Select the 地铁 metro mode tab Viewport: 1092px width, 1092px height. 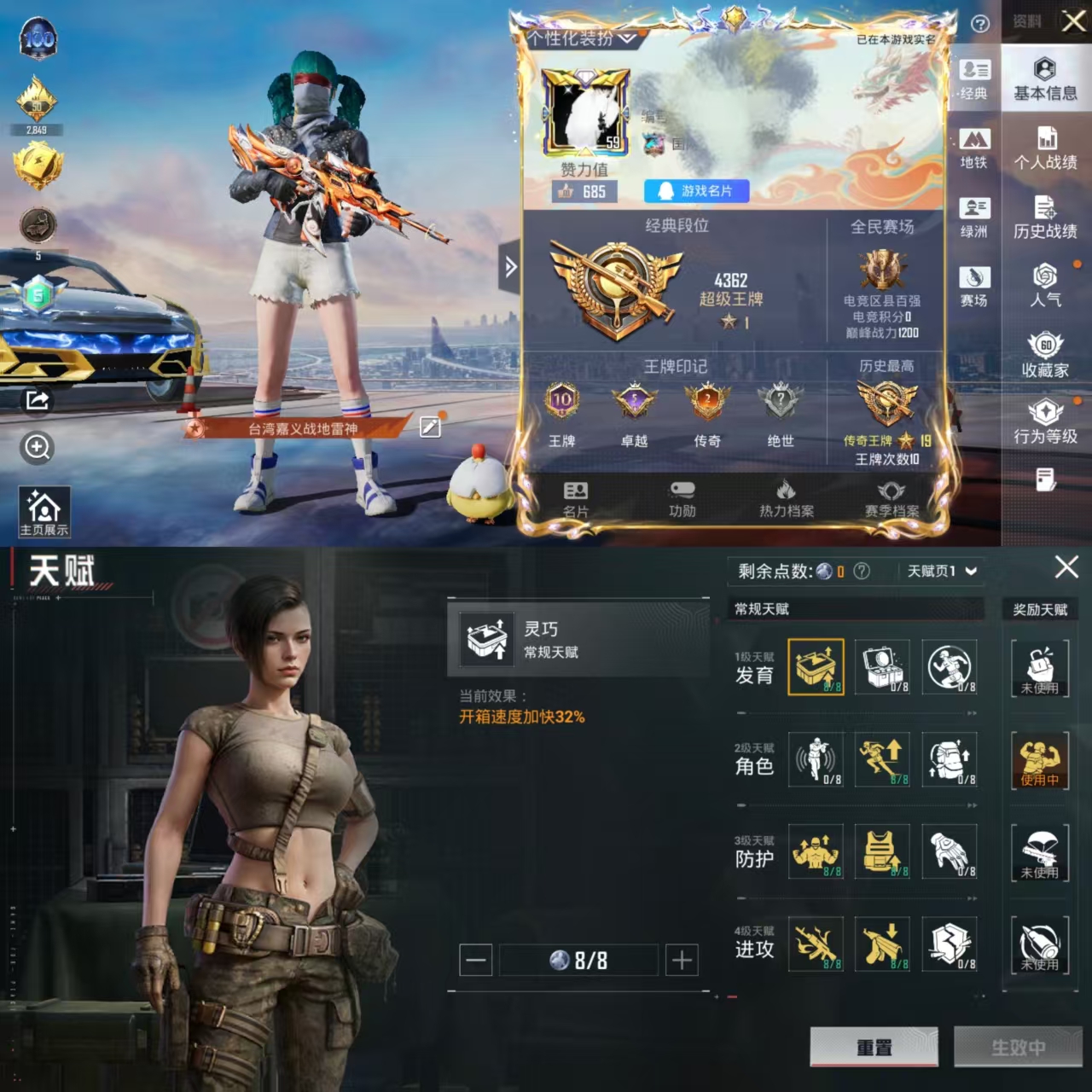pyautogui.click(x=974, y=148)
